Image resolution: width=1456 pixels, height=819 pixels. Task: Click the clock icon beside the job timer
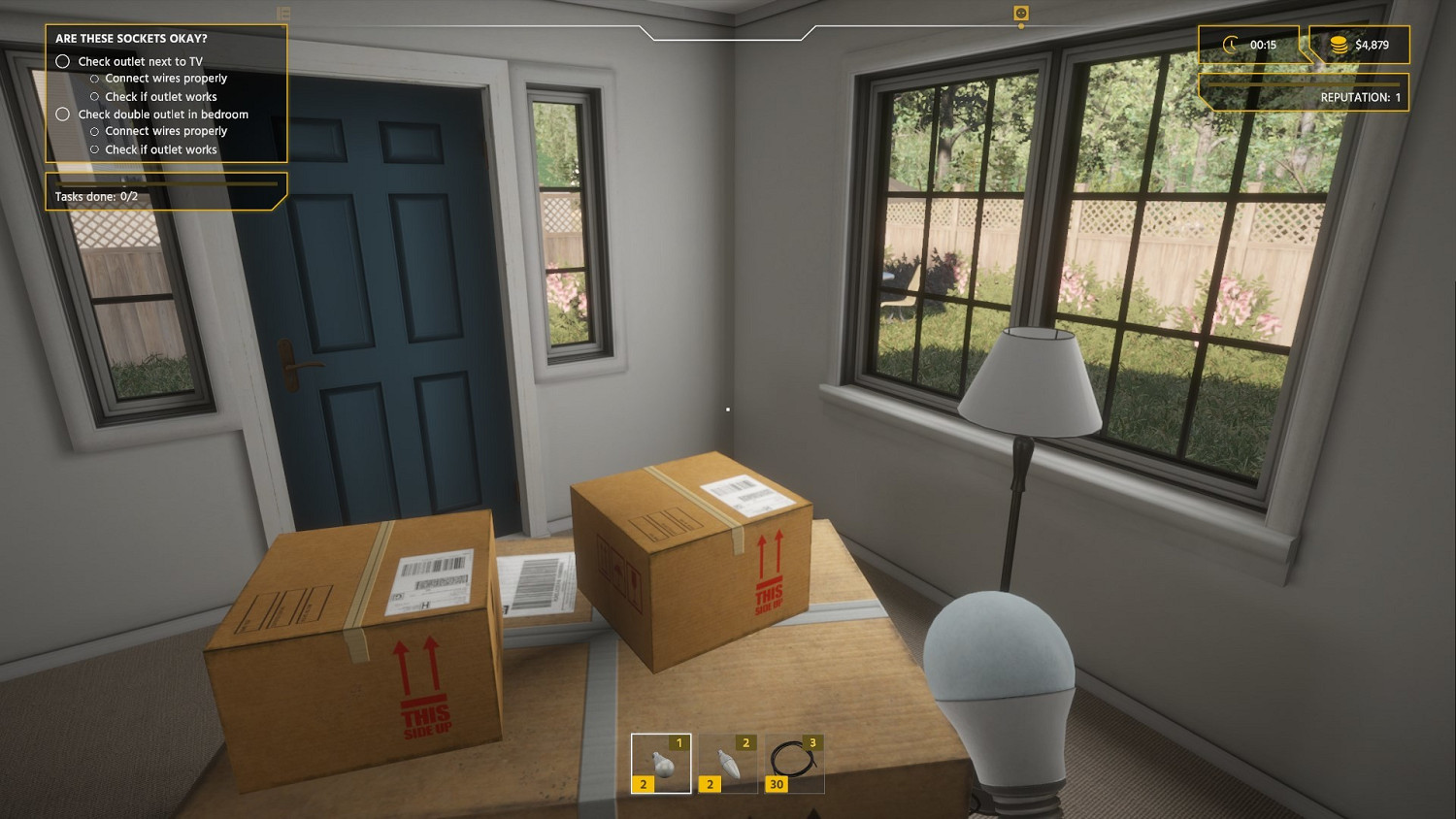(x=1231, y=45)
